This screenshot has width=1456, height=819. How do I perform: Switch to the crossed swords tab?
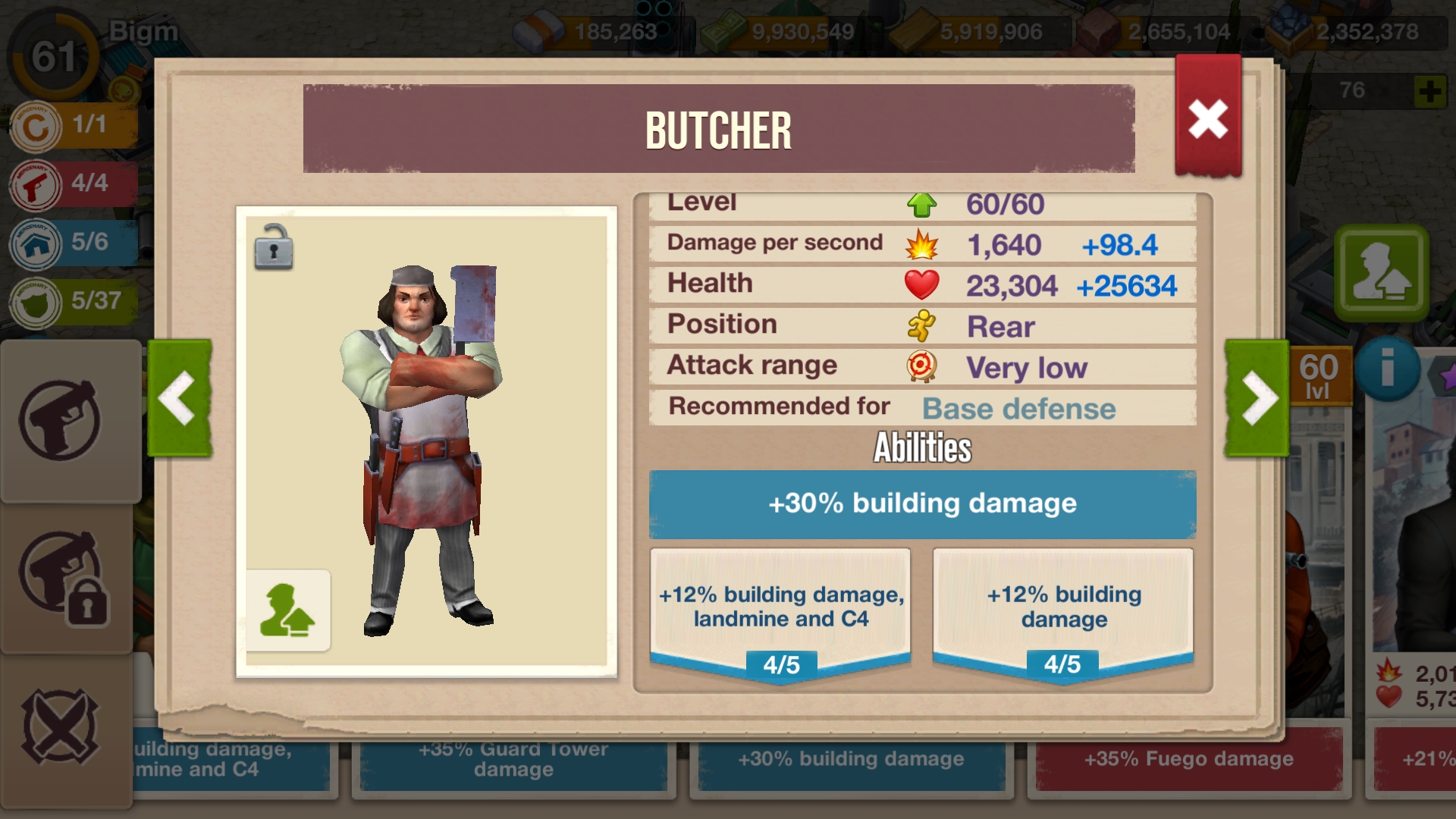tap(61, 726)
